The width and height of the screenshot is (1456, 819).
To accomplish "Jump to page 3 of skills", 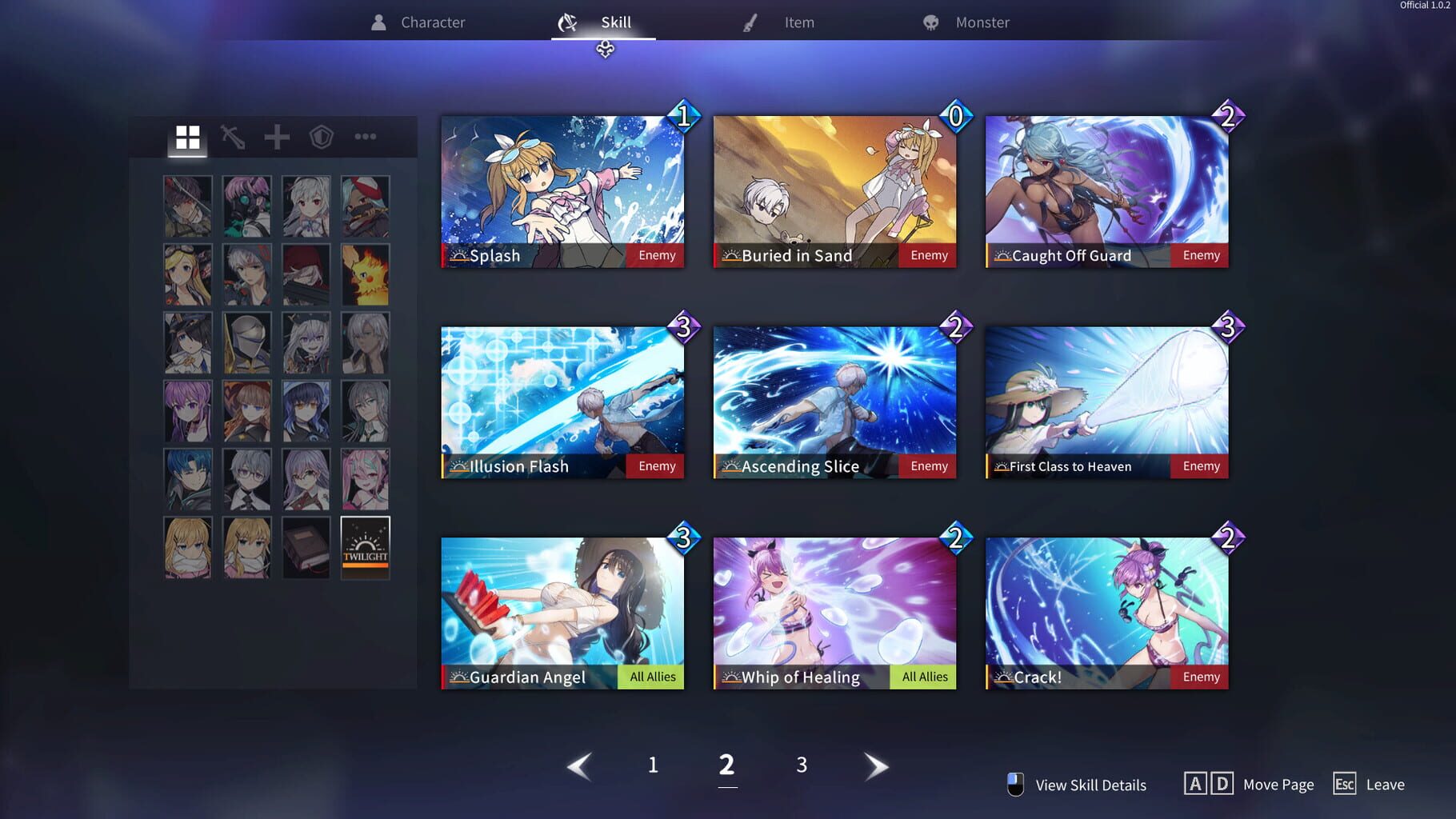I will point(801,765).
